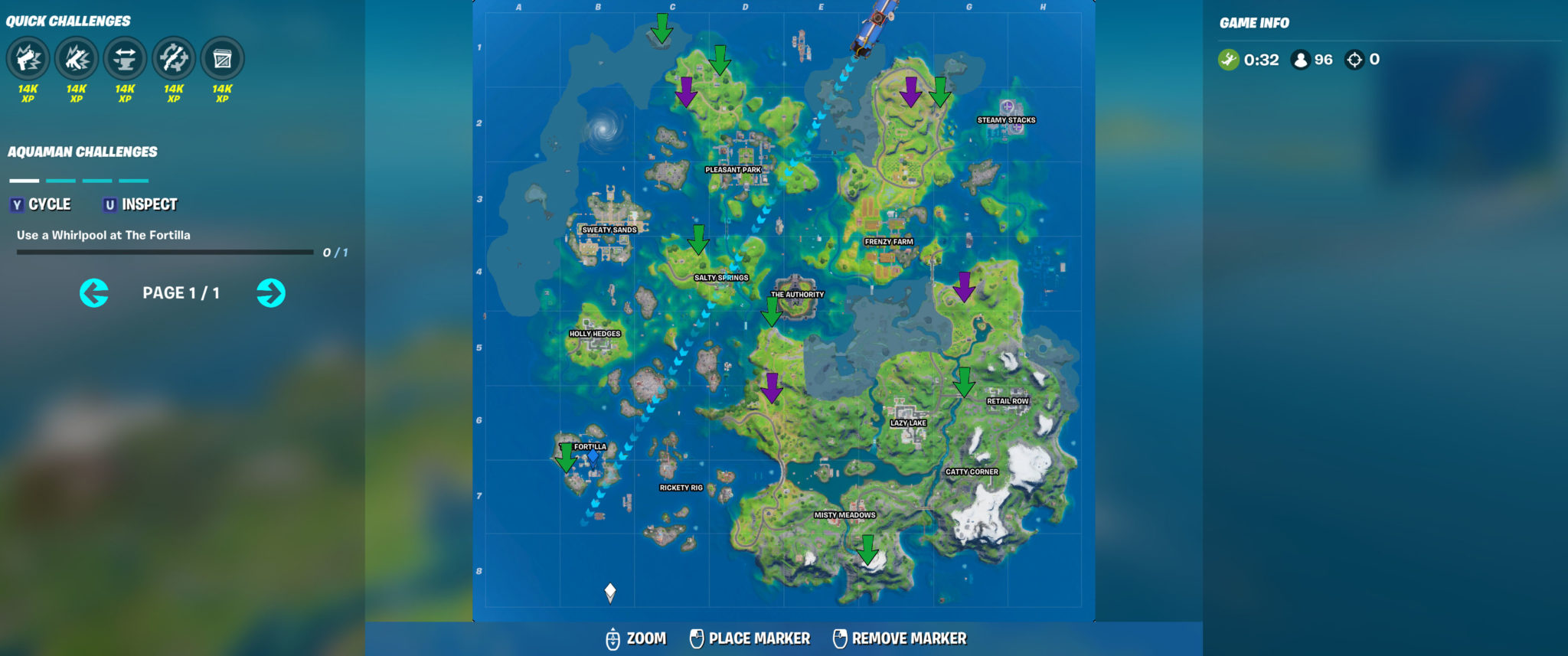Click the Whirlpool challenge progress bar

165,250
